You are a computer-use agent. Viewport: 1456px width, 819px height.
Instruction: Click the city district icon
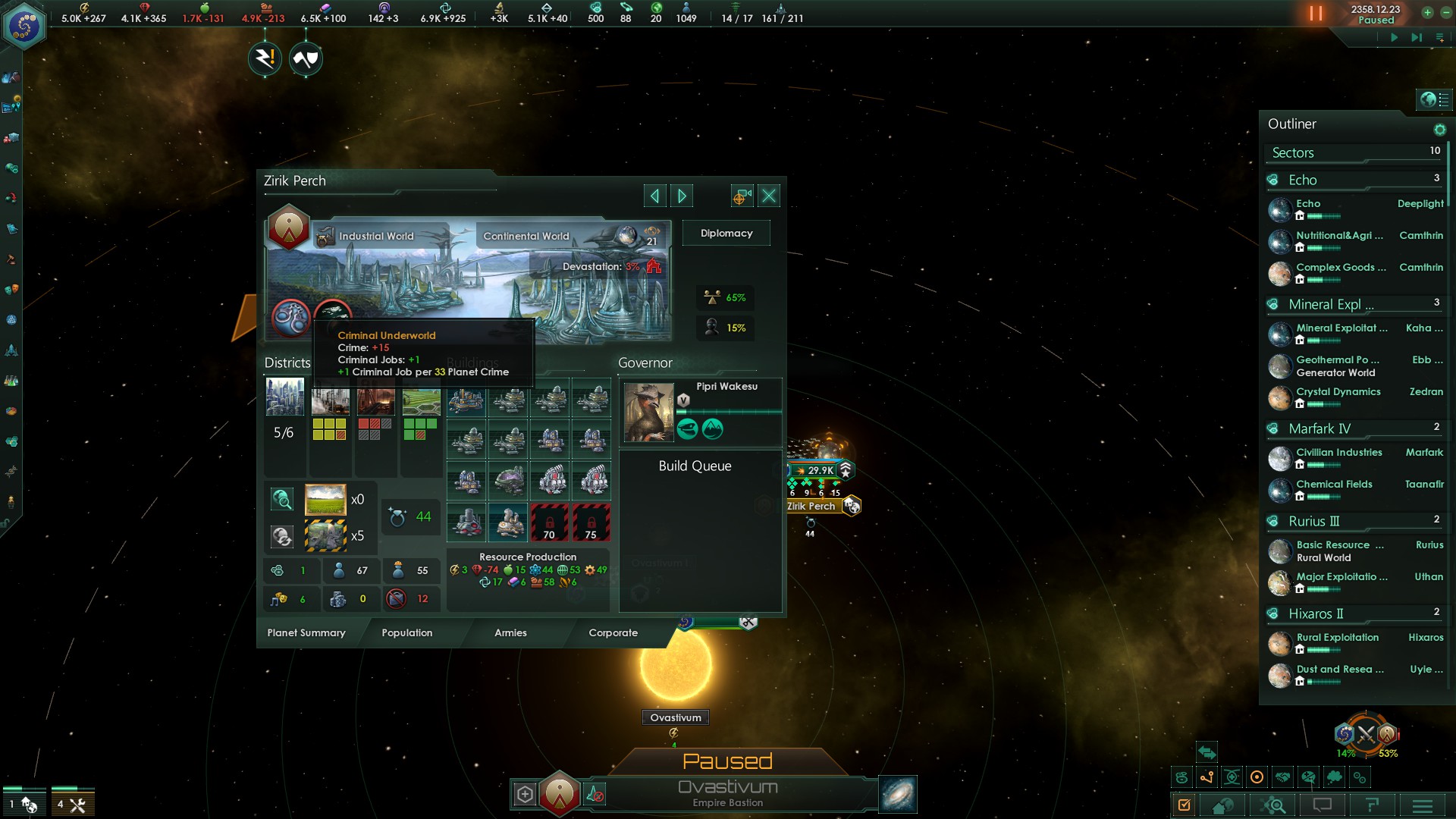pos(285,397)
